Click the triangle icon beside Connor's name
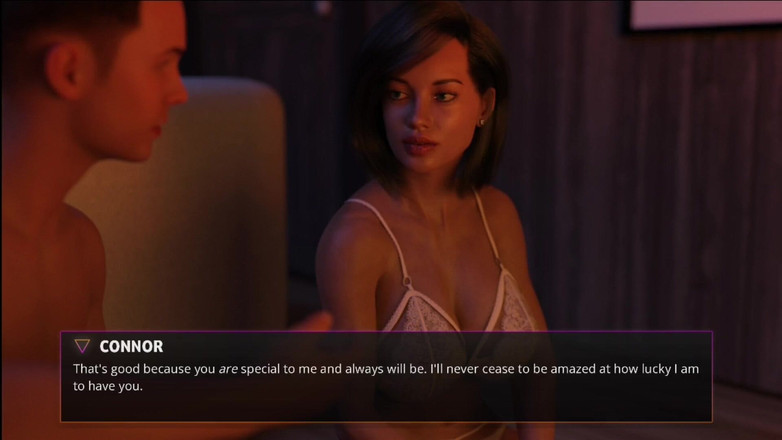This screenshot has height=440, width=782. [x=82, y=346]
